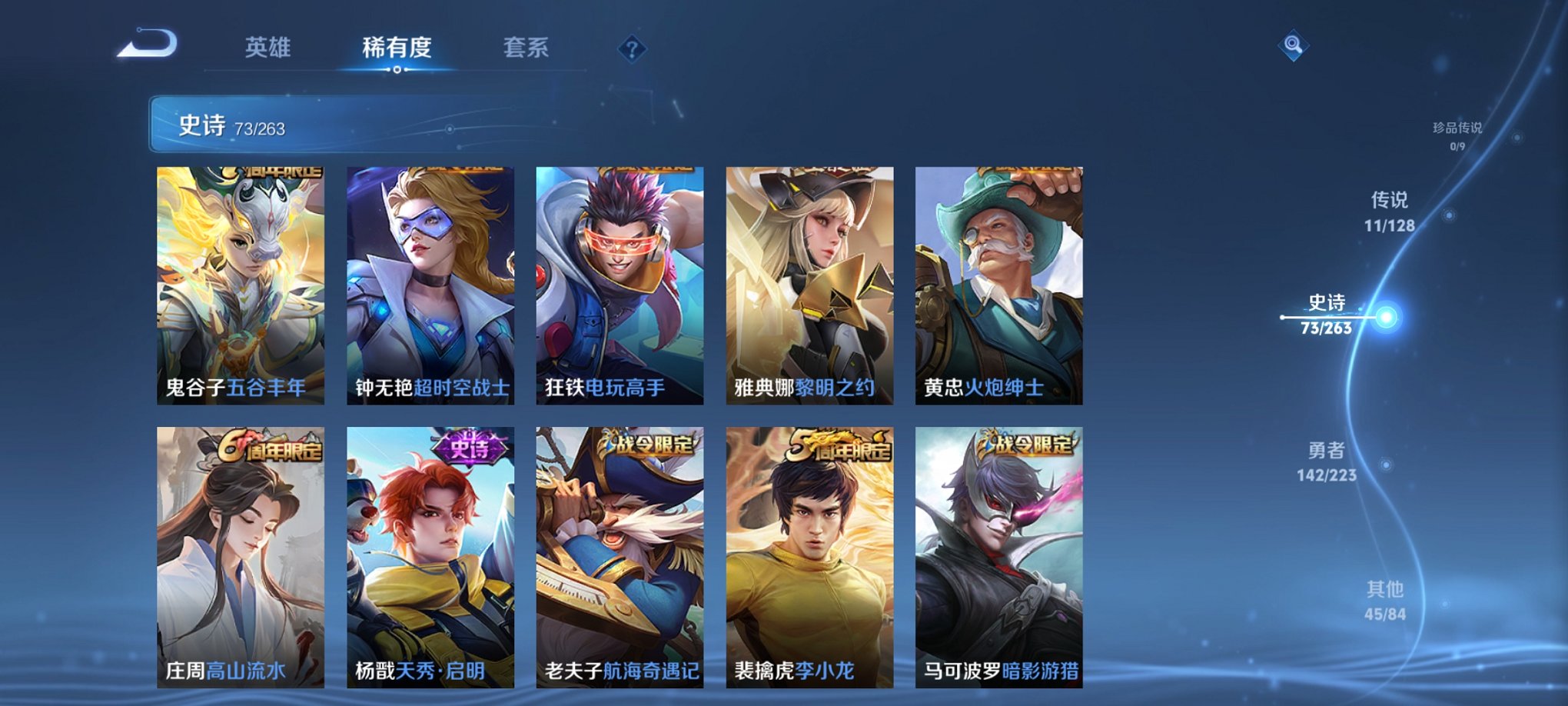Open the help question mark icon
Viewport: 1568px width, 706px height.
(x=632, y=51)
